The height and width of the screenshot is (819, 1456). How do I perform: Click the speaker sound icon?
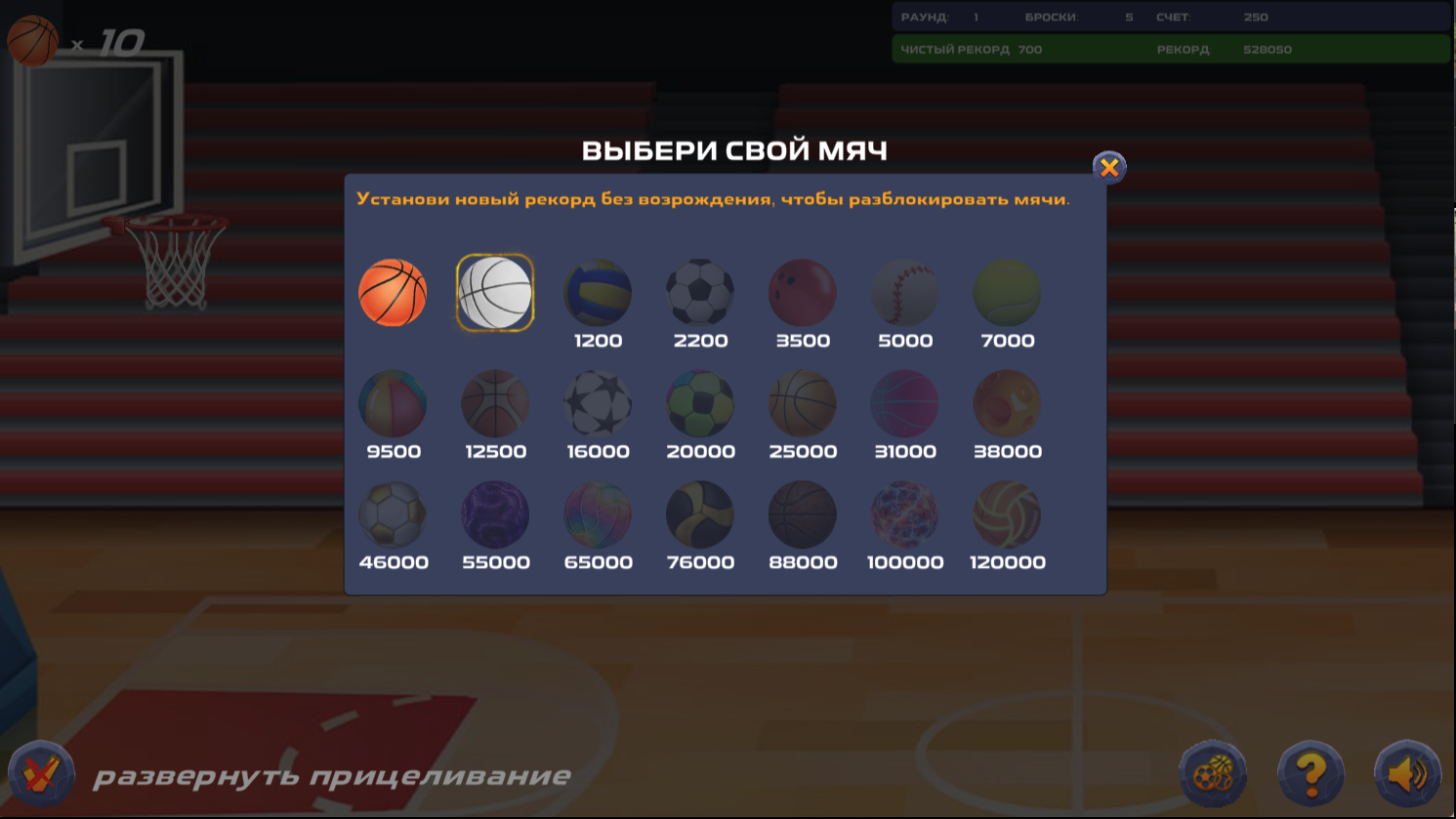coord(1407,772)
